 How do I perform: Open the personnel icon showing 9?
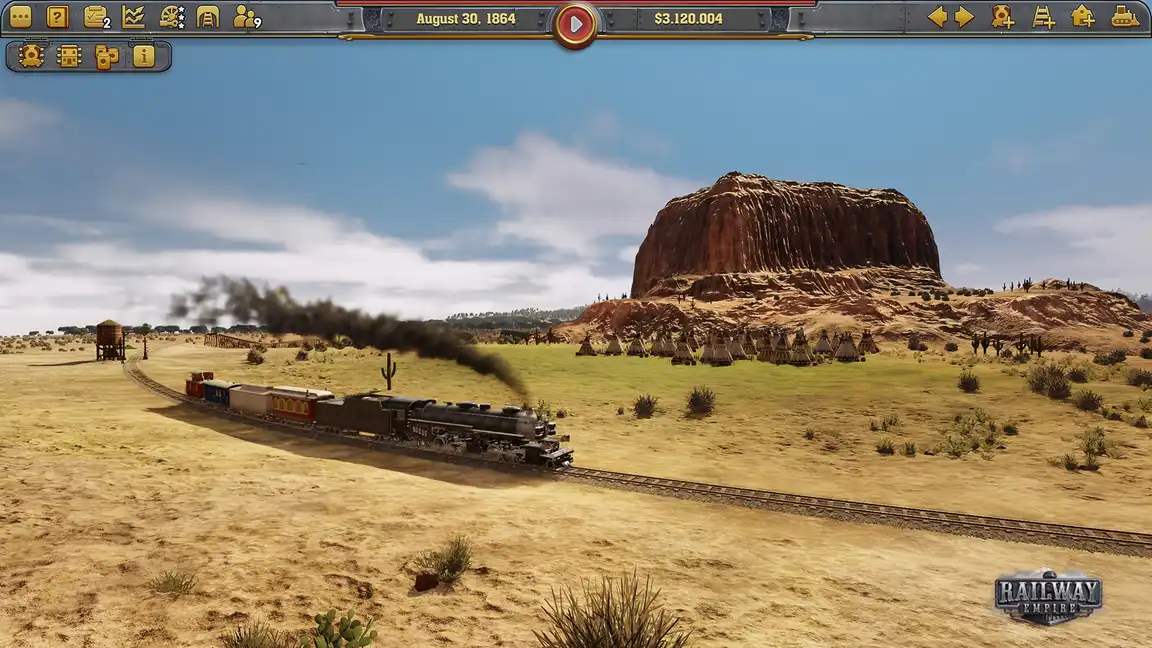click(x=245, y=17)
